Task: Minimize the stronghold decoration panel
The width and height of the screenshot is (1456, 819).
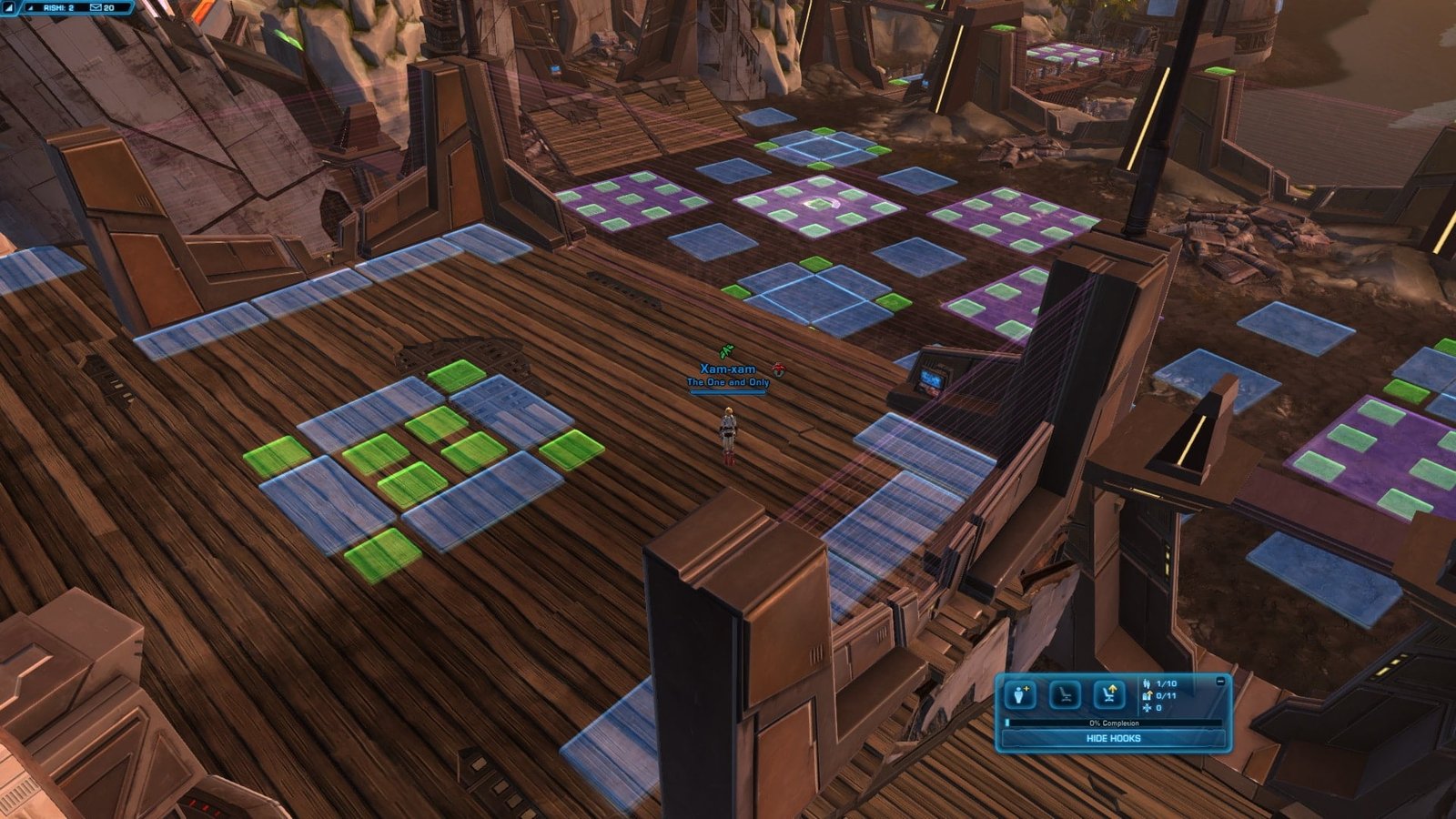Action: pos(1220,681)
